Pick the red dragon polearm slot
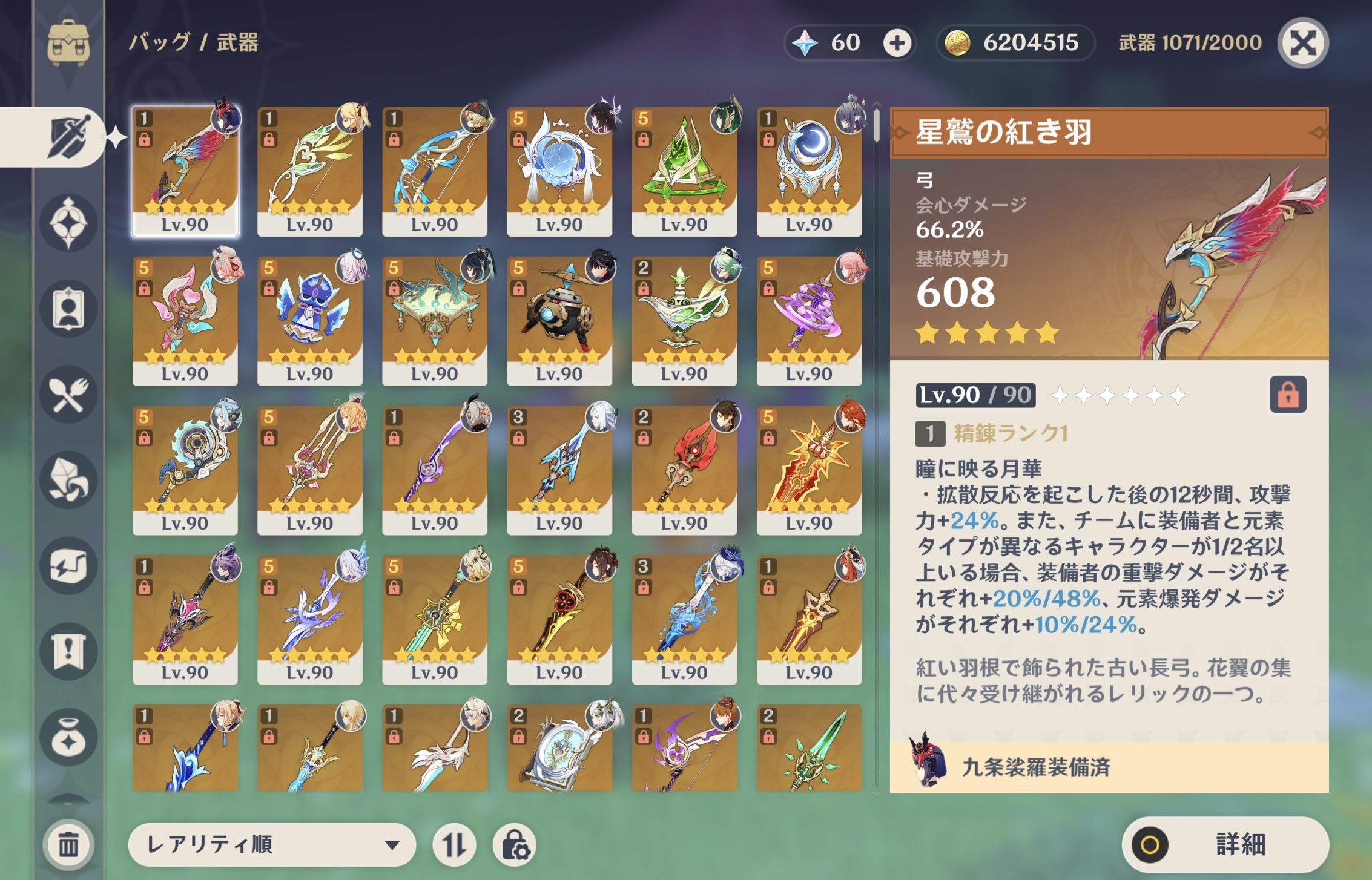Screen dimensions: 1372x880 [684, 470]
